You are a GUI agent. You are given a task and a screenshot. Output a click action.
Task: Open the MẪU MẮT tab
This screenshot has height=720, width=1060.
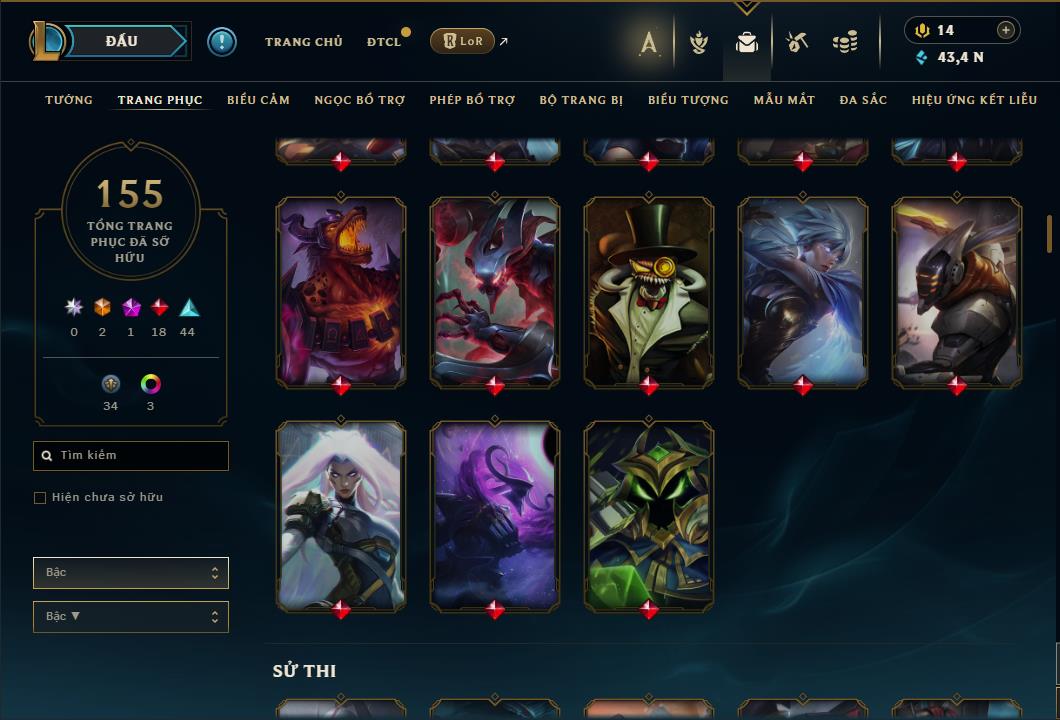784,100
